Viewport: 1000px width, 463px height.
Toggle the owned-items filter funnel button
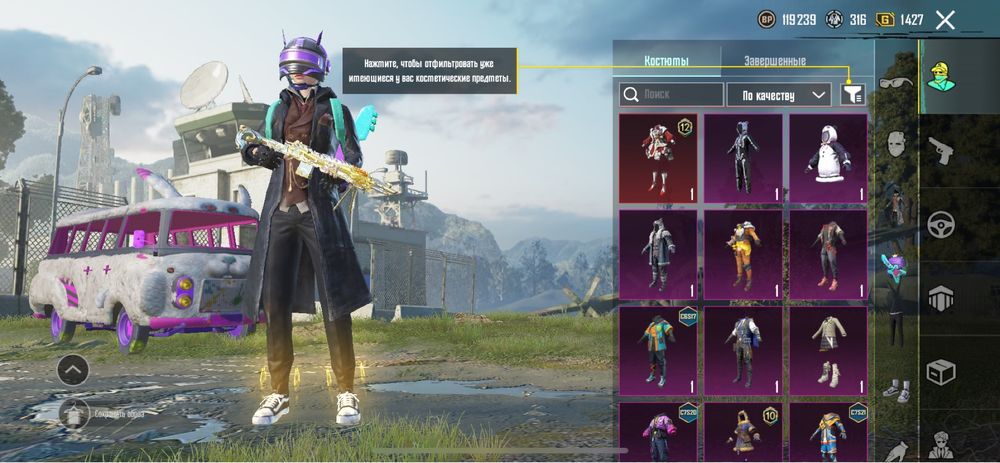853,94
